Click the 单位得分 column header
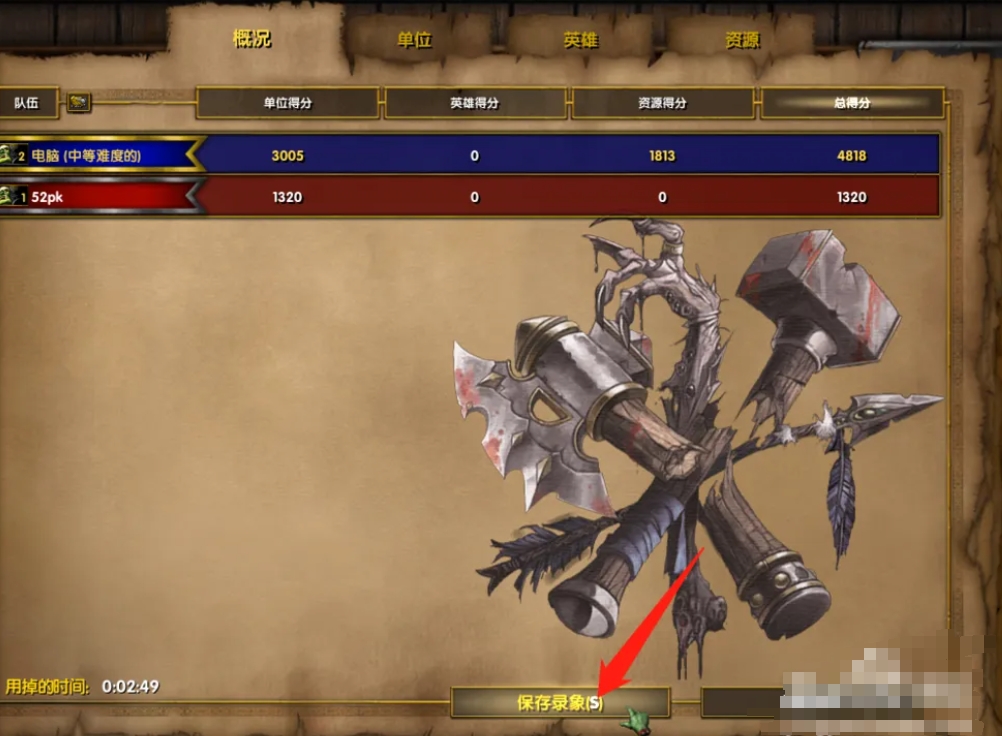The width and height of the screenshot is (1002, 736). [287, 103]
